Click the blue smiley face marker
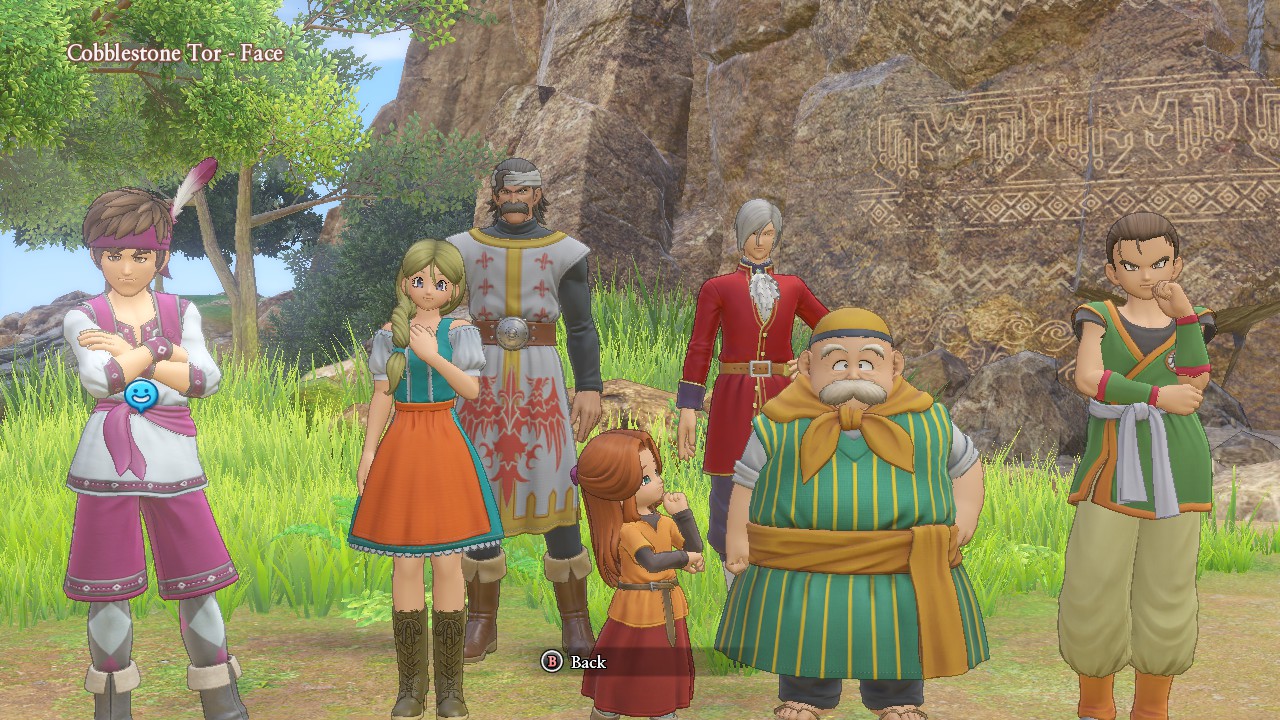 click(x=141, y=396)
